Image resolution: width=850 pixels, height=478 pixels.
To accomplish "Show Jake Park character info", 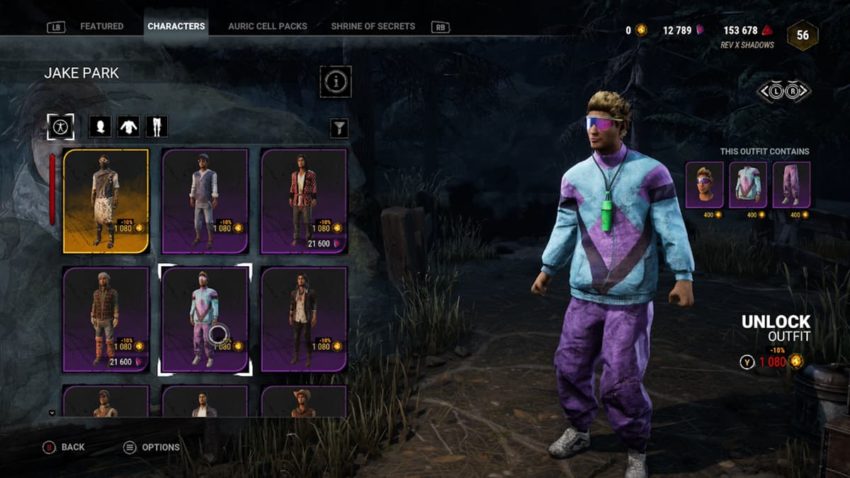I will click(335, 81).
